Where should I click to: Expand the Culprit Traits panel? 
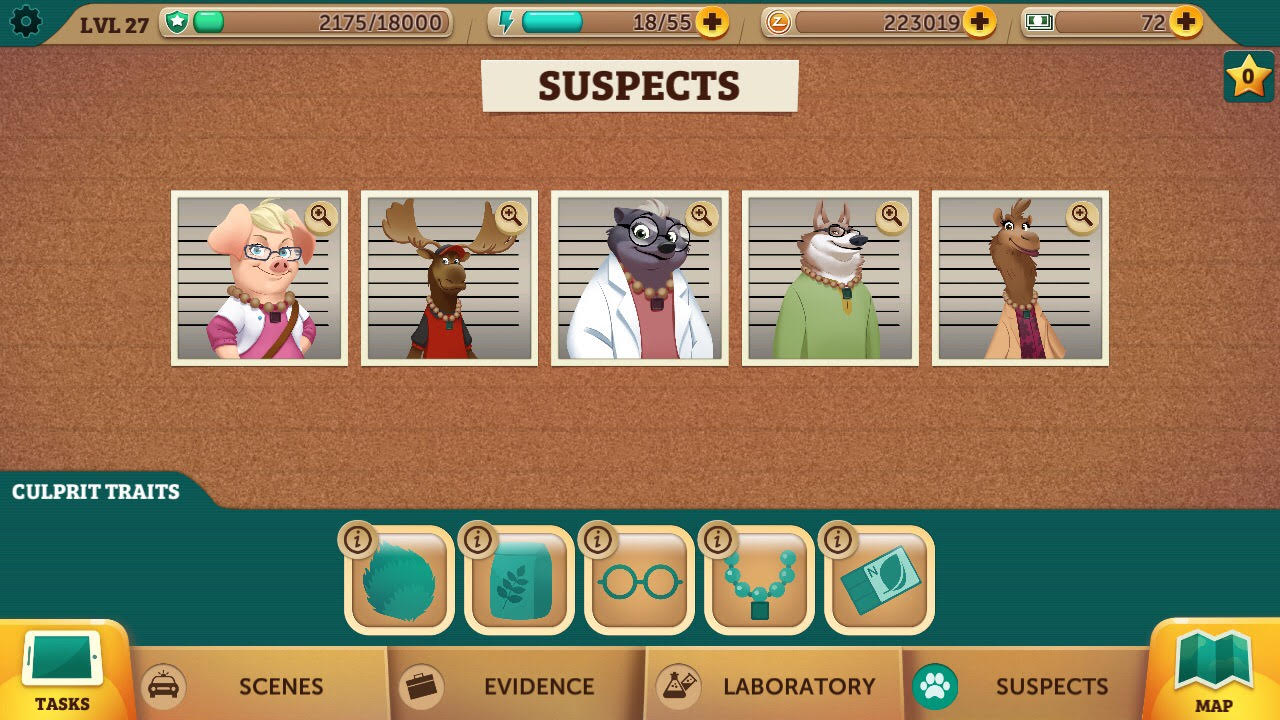[x=95, y=491]
